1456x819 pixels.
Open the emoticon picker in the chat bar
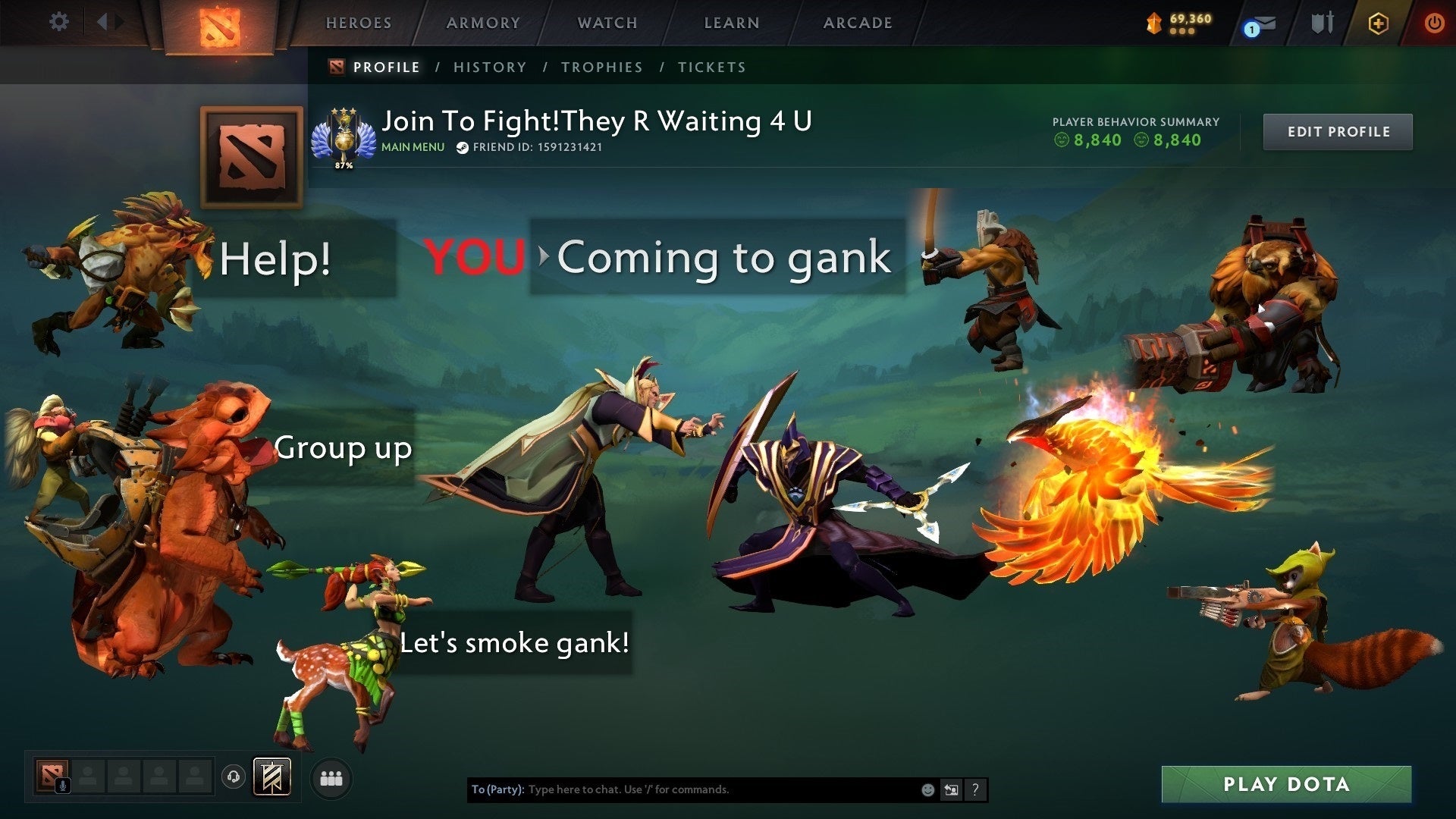click(927, 789)
